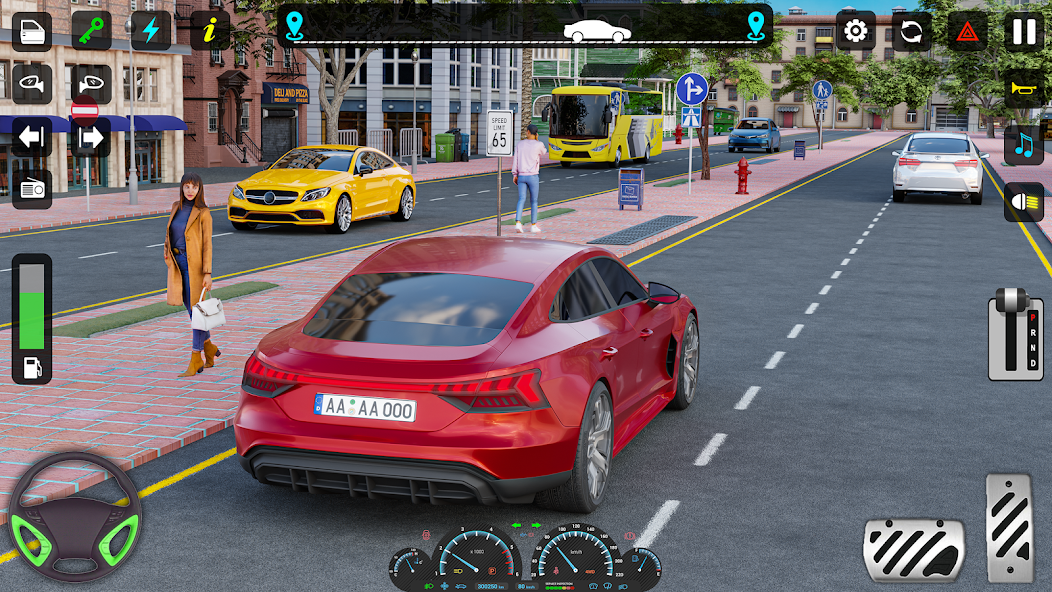Toggle the right side mirror view

click(x=91, y=84)
